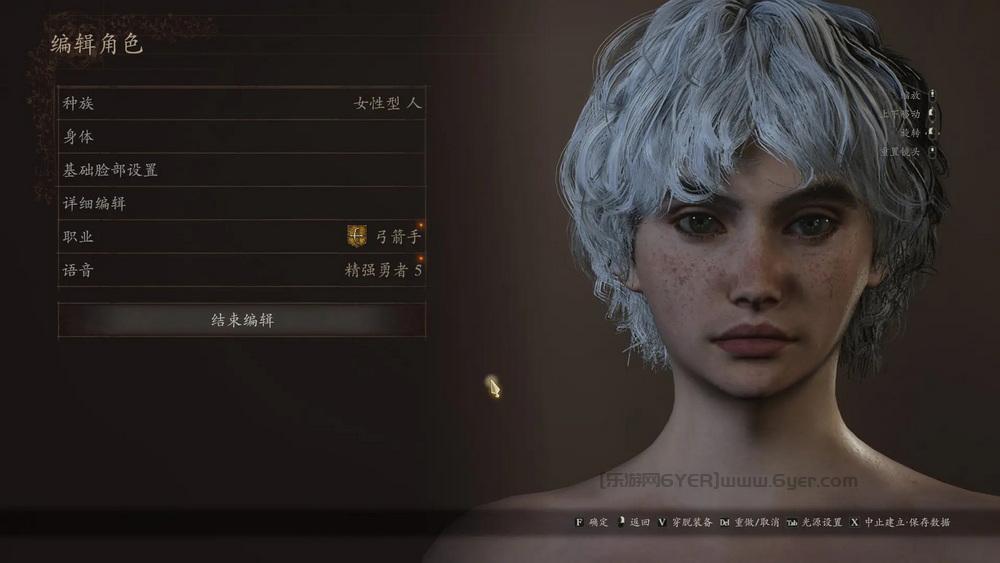Open the 种族 (race) menu row

(x=241, y=103)
